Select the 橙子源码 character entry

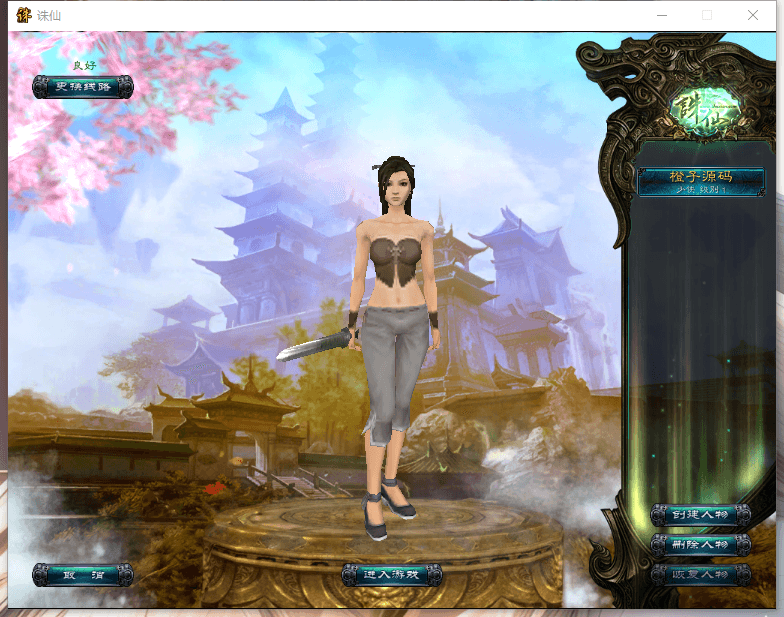tap(700, 181)
